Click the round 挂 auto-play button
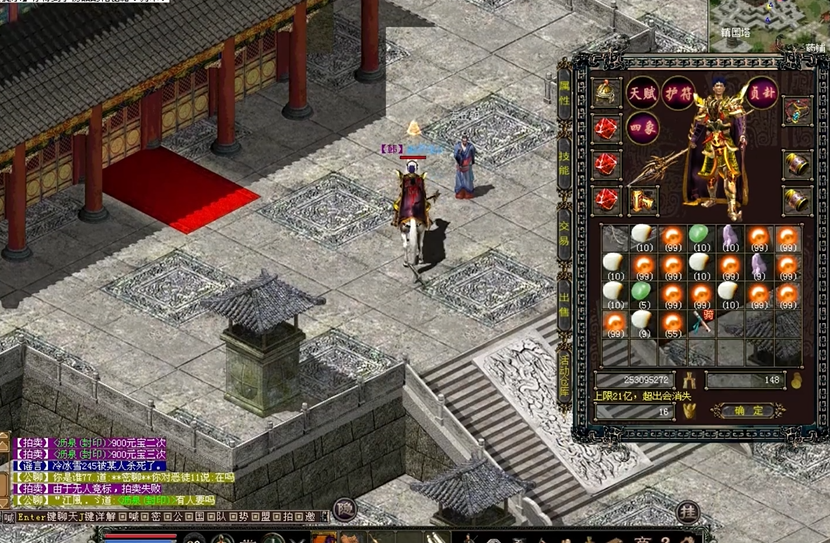This screenshot has width=830, height=543. pos(686,511)
